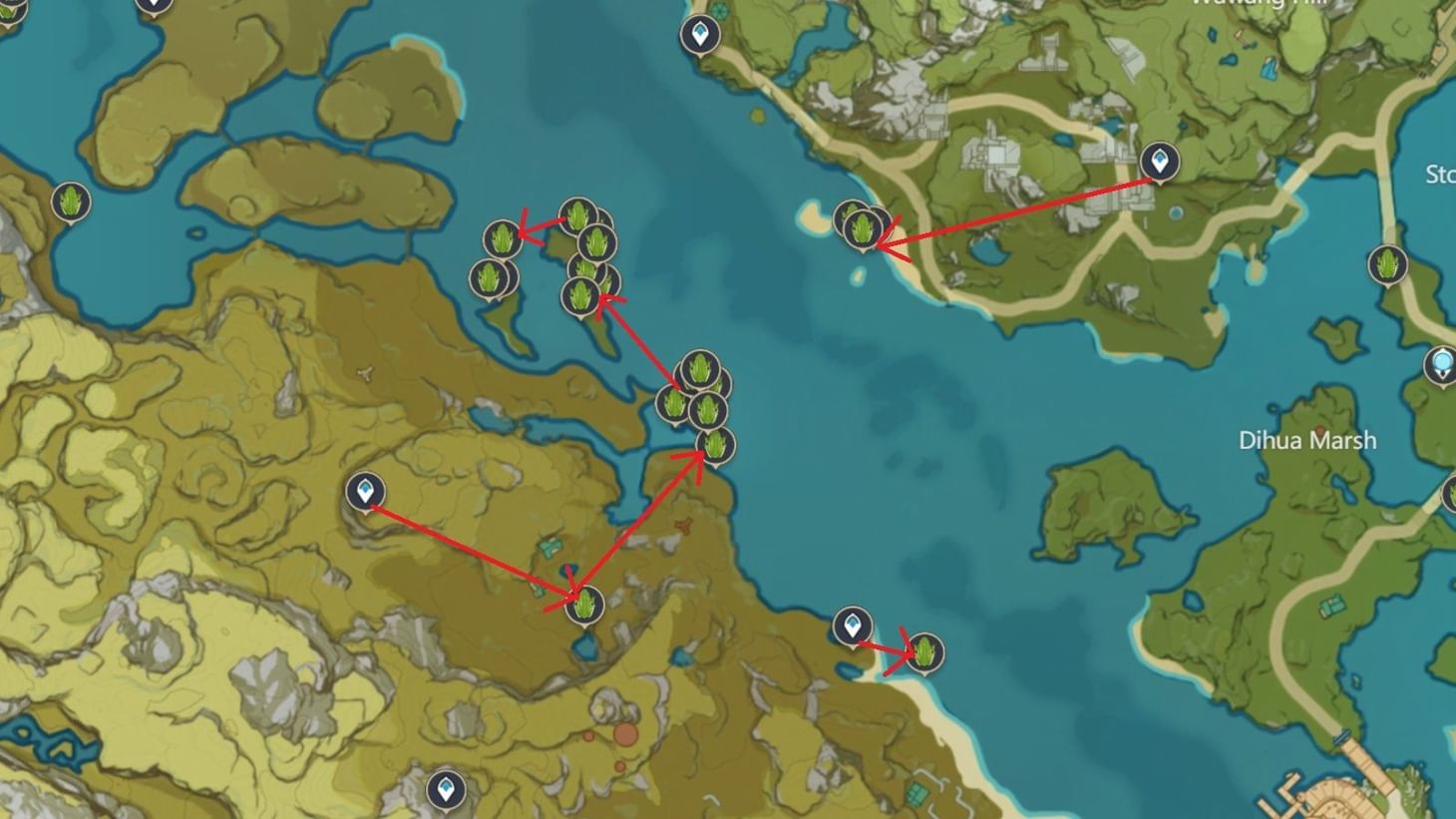Select the plant marker at the arrow route's start
1456x819 pixels.
click(x=583, y=604)
